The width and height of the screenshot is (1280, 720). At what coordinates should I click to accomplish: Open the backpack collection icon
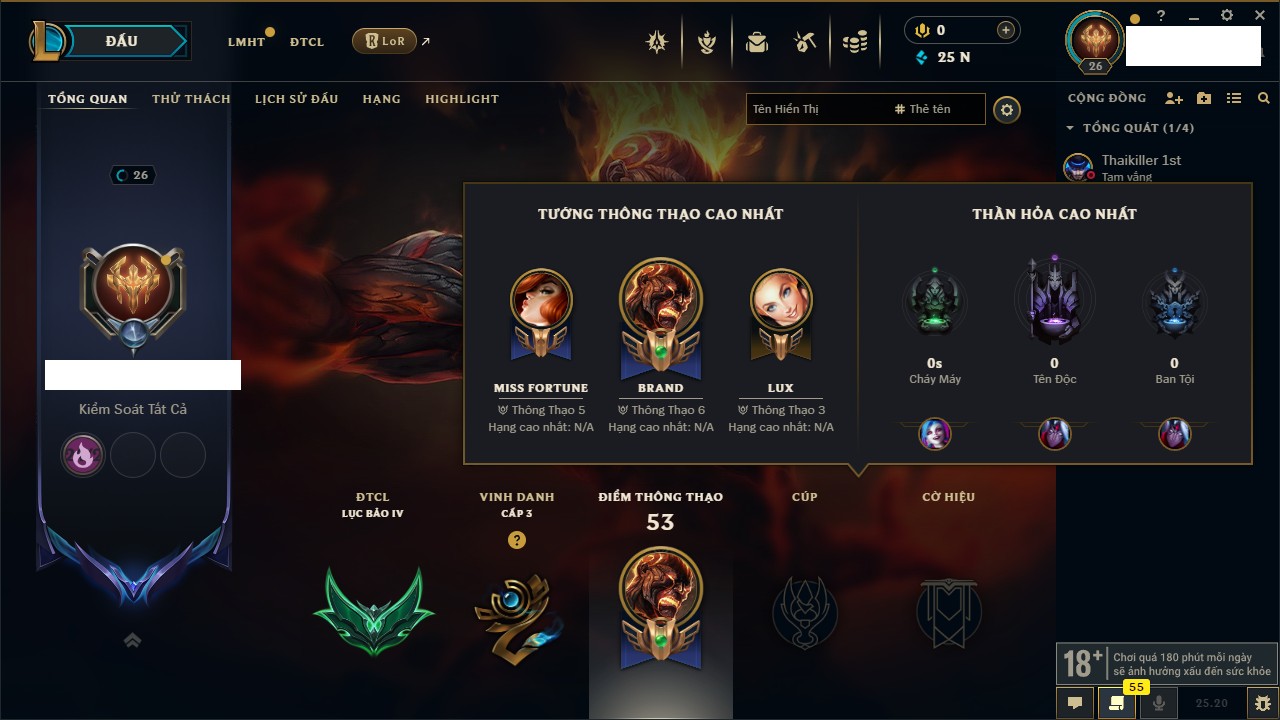757,42
